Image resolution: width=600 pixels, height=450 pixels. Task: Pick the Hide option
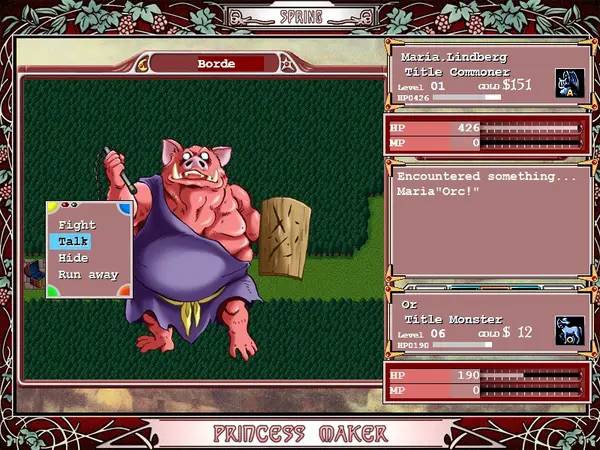point(73,258)
